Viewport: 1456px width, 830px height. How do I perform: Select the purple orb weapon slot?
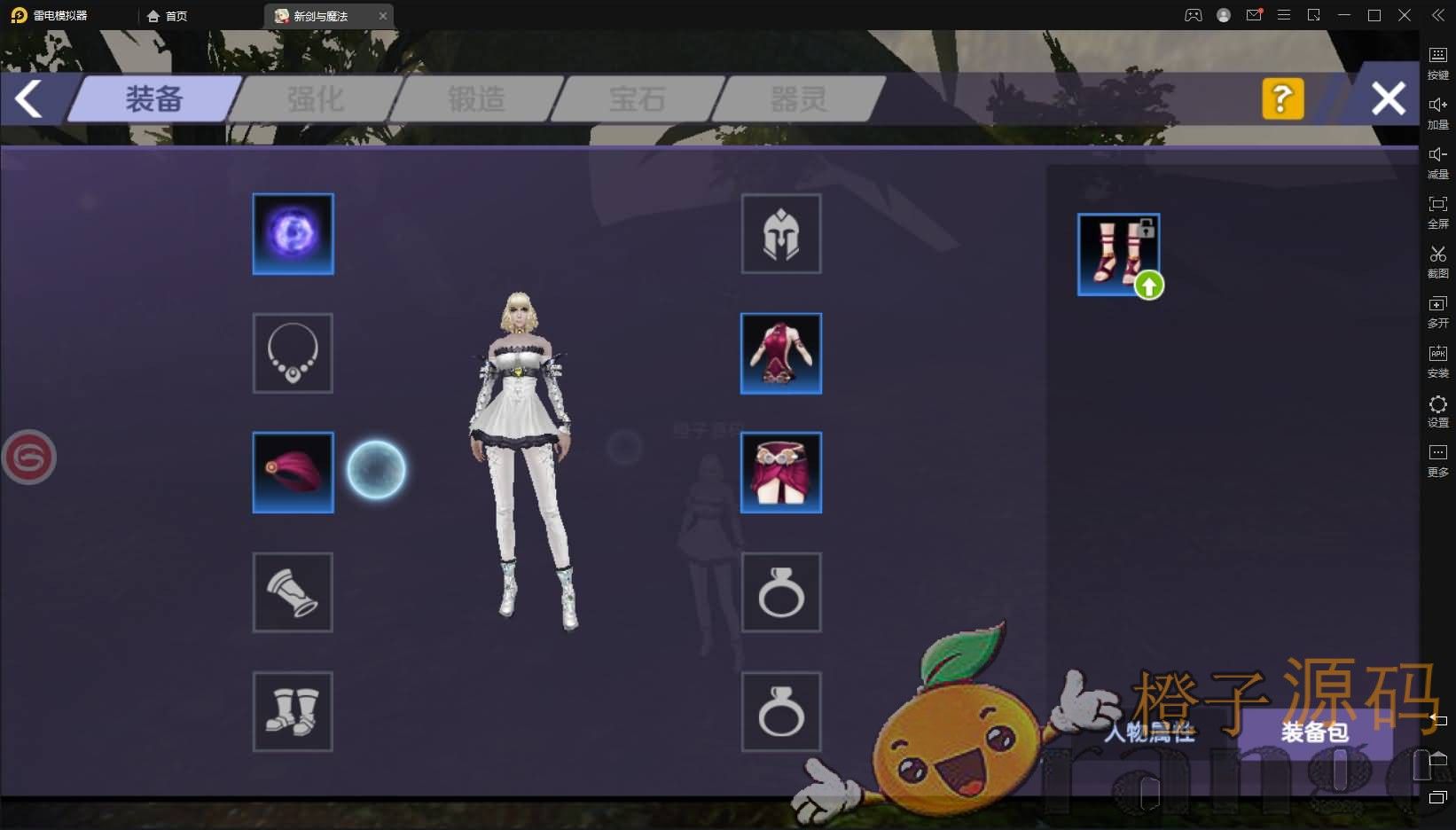point(293,233)
